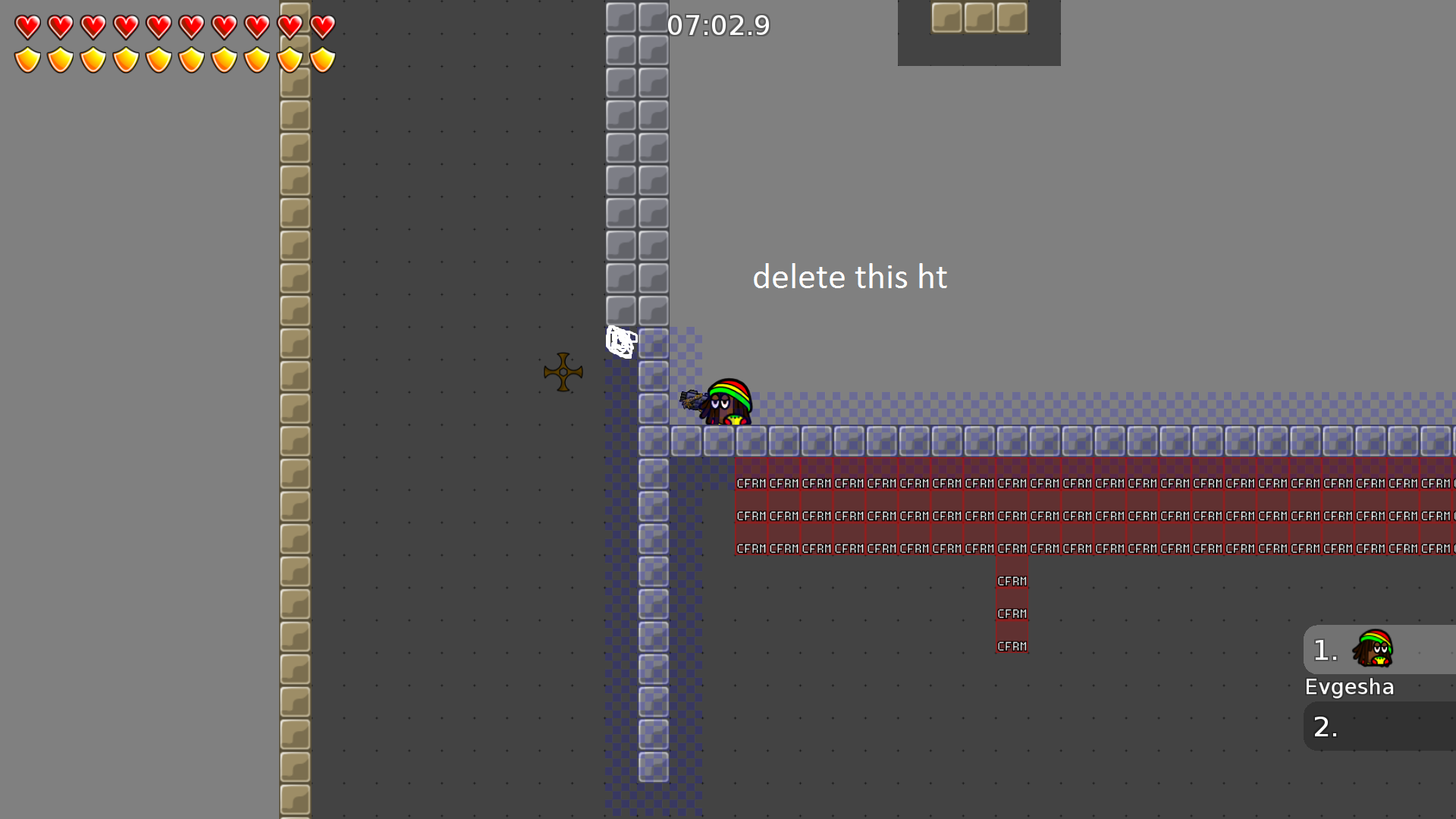Click the rightmost block in the top-right trio
The height and width of the screenshot is (819, 1456).
click(1013, 17)
